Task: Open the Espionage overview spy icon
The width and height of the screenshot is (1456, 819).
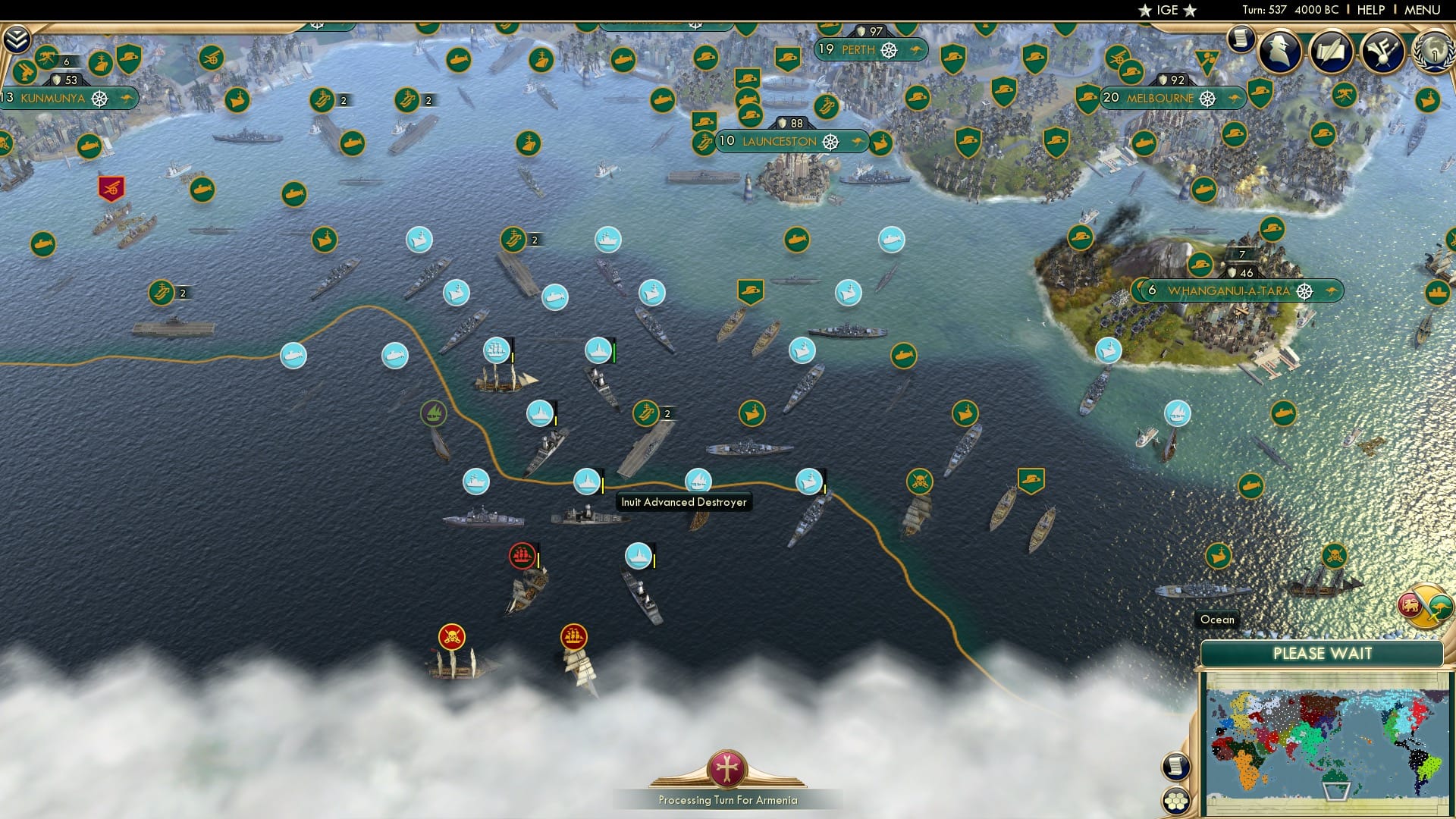Action: pos(1280,49)
